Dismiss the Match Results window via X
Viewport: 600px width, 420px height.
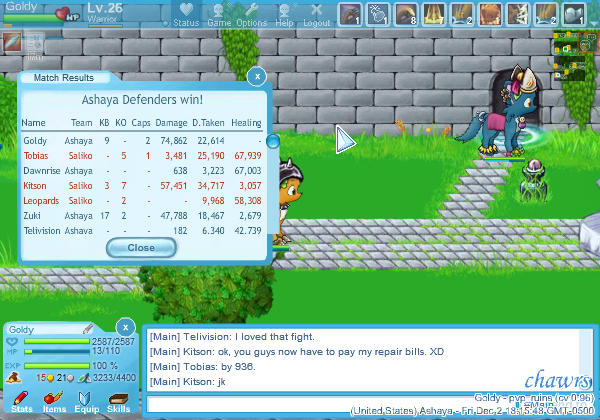(257, 76)
